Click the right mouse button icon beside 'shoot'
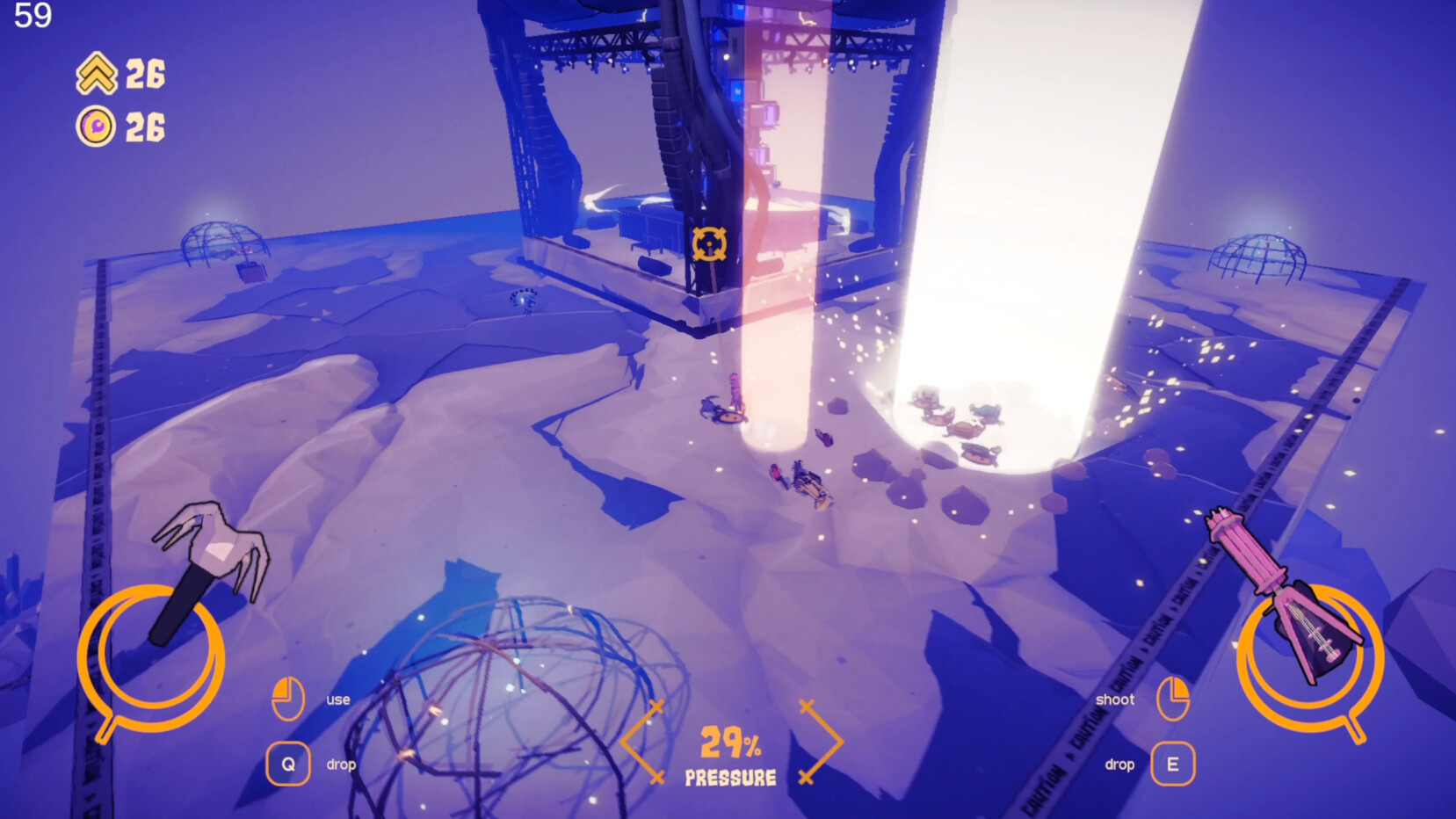This screenshot has height=819, width=1456. point(1175,699)
